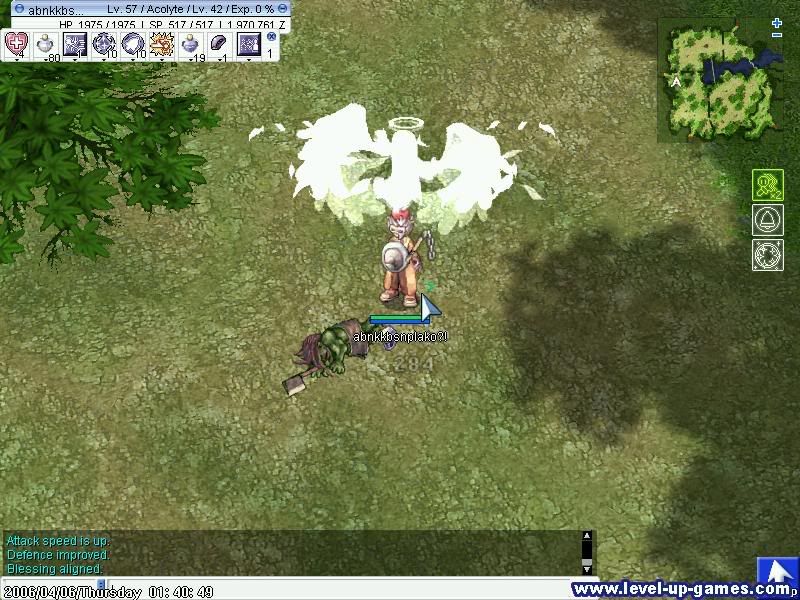
Task: Zoom in the minimap with plus button
Action: coord(777,23)
